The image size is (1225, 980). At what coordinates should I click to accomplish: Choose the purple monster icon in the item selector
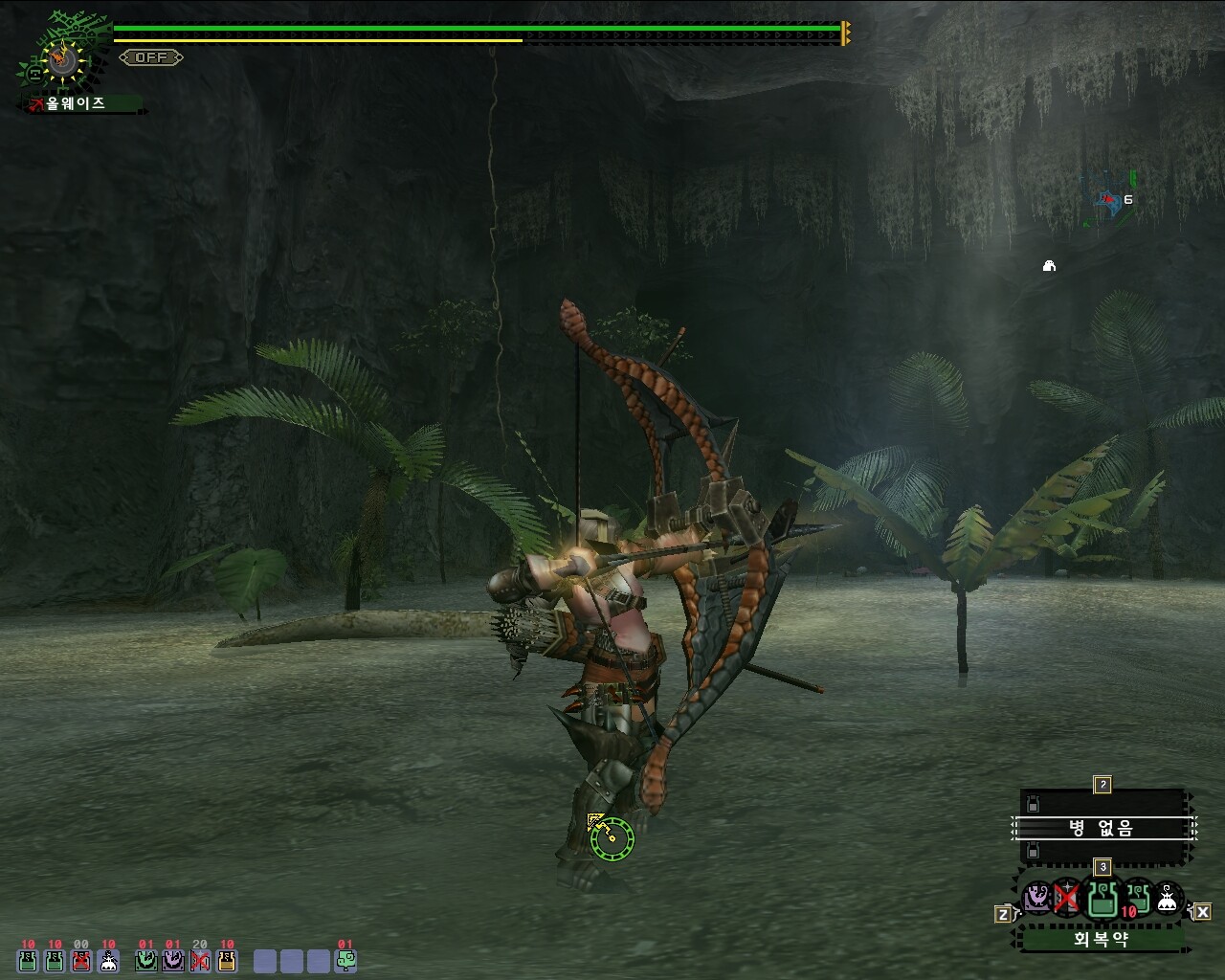click(x=1036, y=898)
